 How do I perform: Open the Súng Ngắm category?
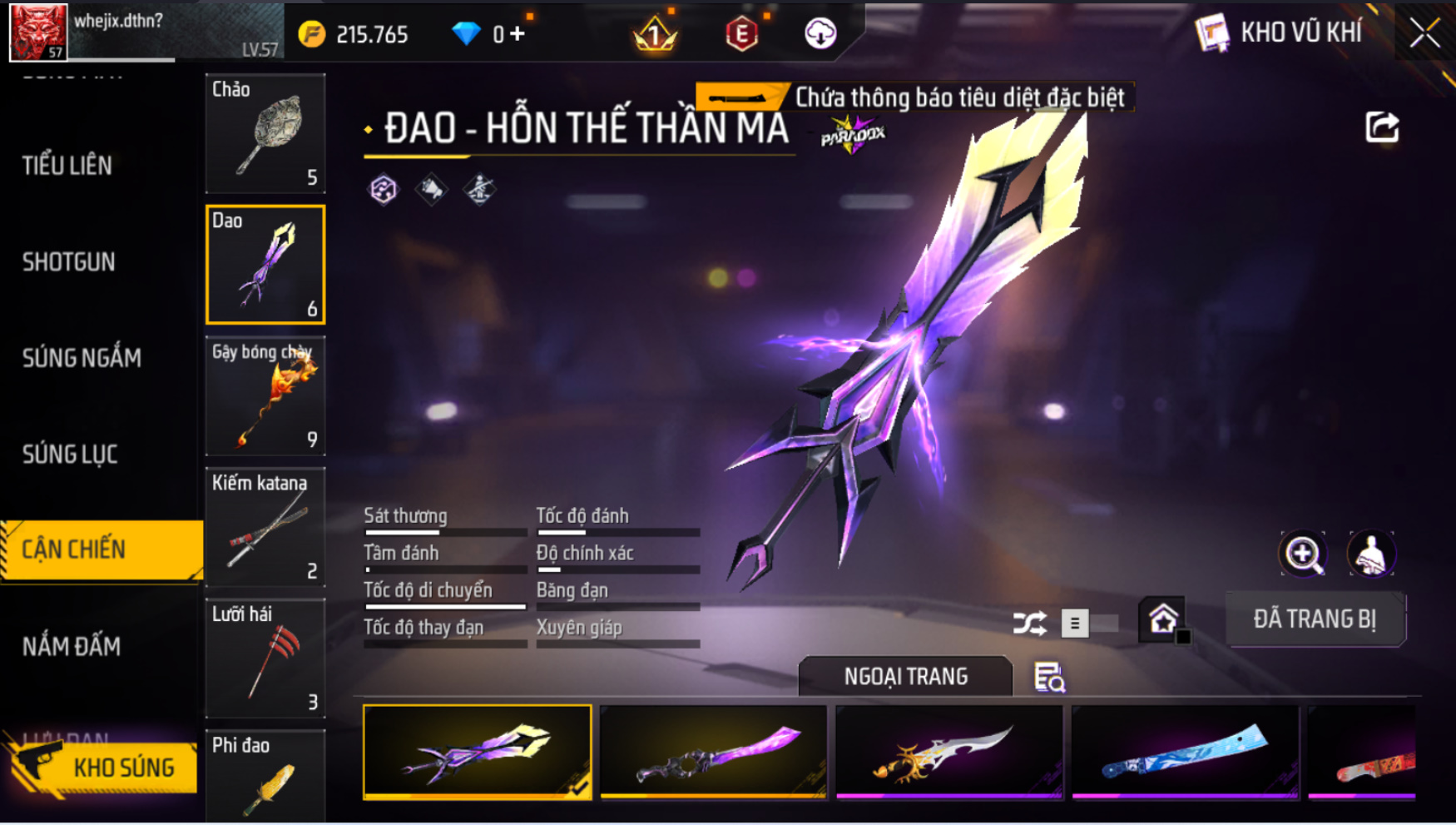pos(82,358)
